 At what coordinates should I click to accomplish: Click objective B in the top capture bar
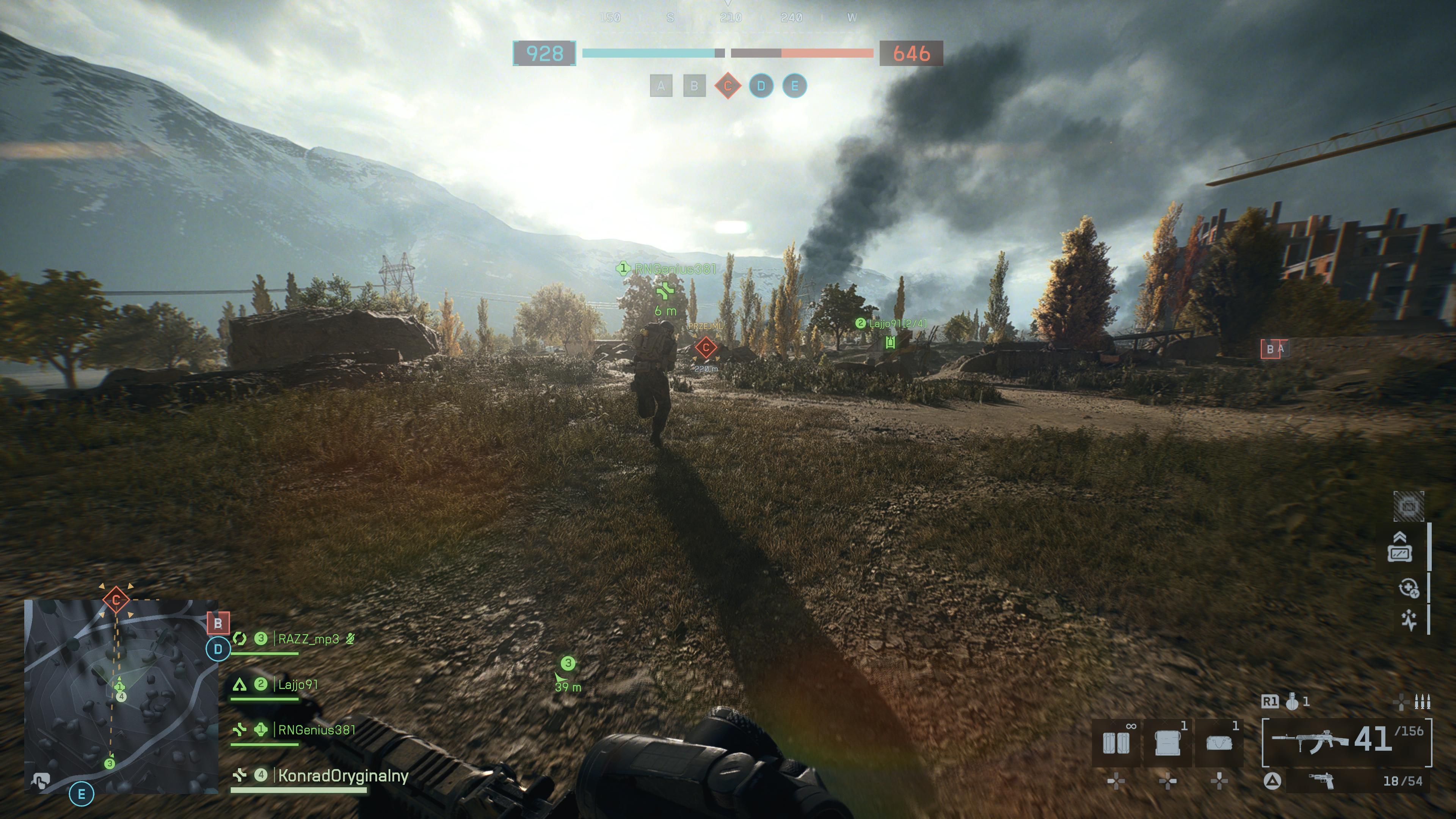[694, 86]
